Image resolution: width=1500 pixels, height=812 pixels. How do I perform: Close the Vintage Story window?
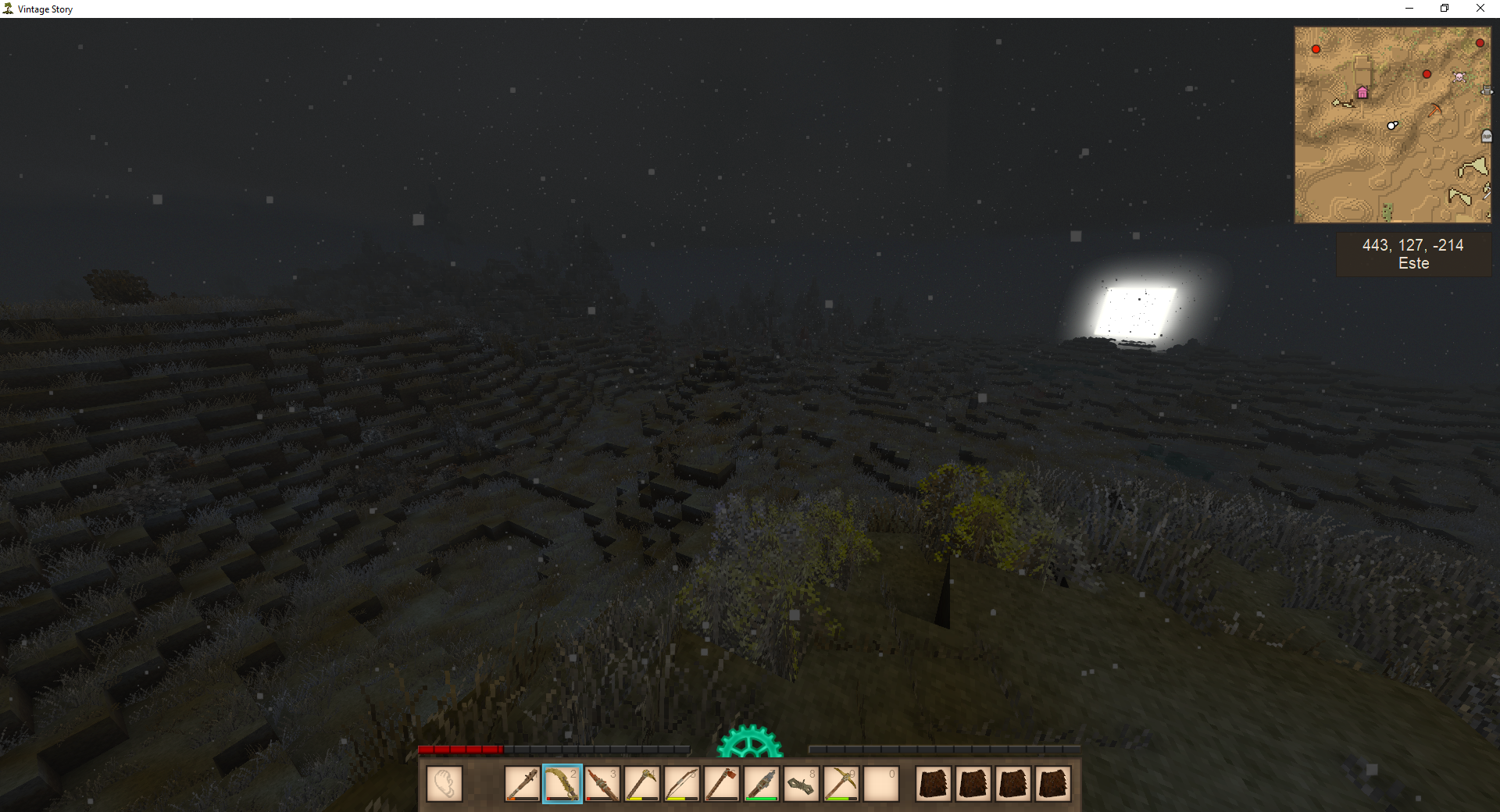1480,9
